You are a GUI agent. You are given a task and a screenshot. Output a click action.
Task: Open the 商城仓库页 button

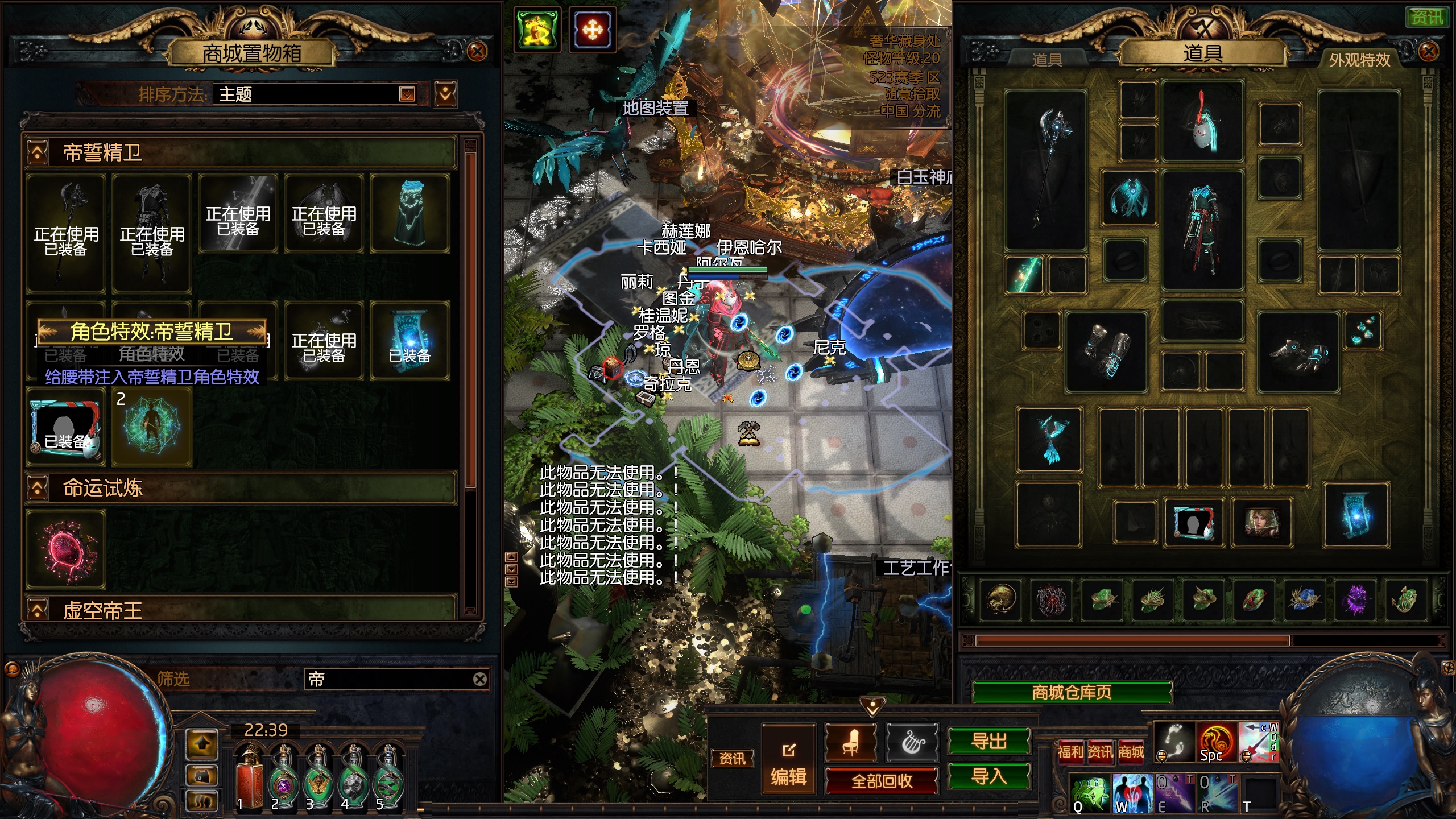coord(1072,692)
